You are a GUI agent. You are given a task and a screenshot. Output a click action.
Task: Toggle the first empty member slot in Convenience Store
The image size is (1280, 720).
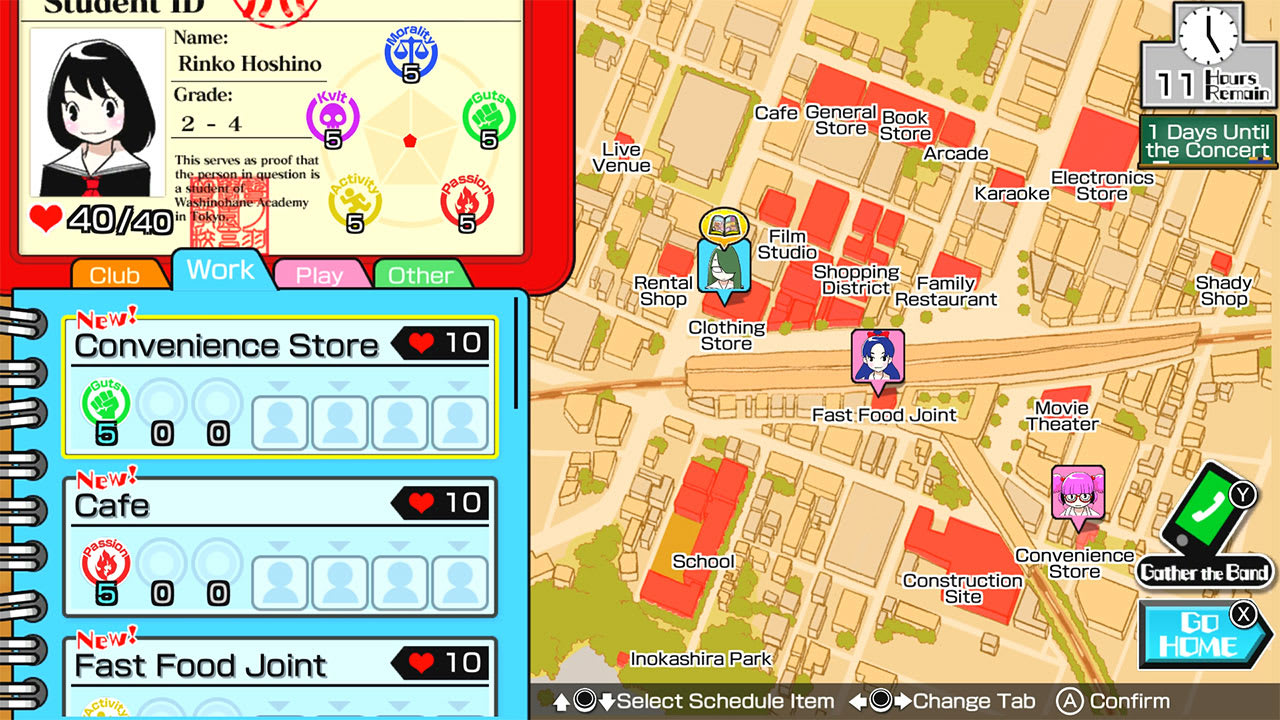281,422
